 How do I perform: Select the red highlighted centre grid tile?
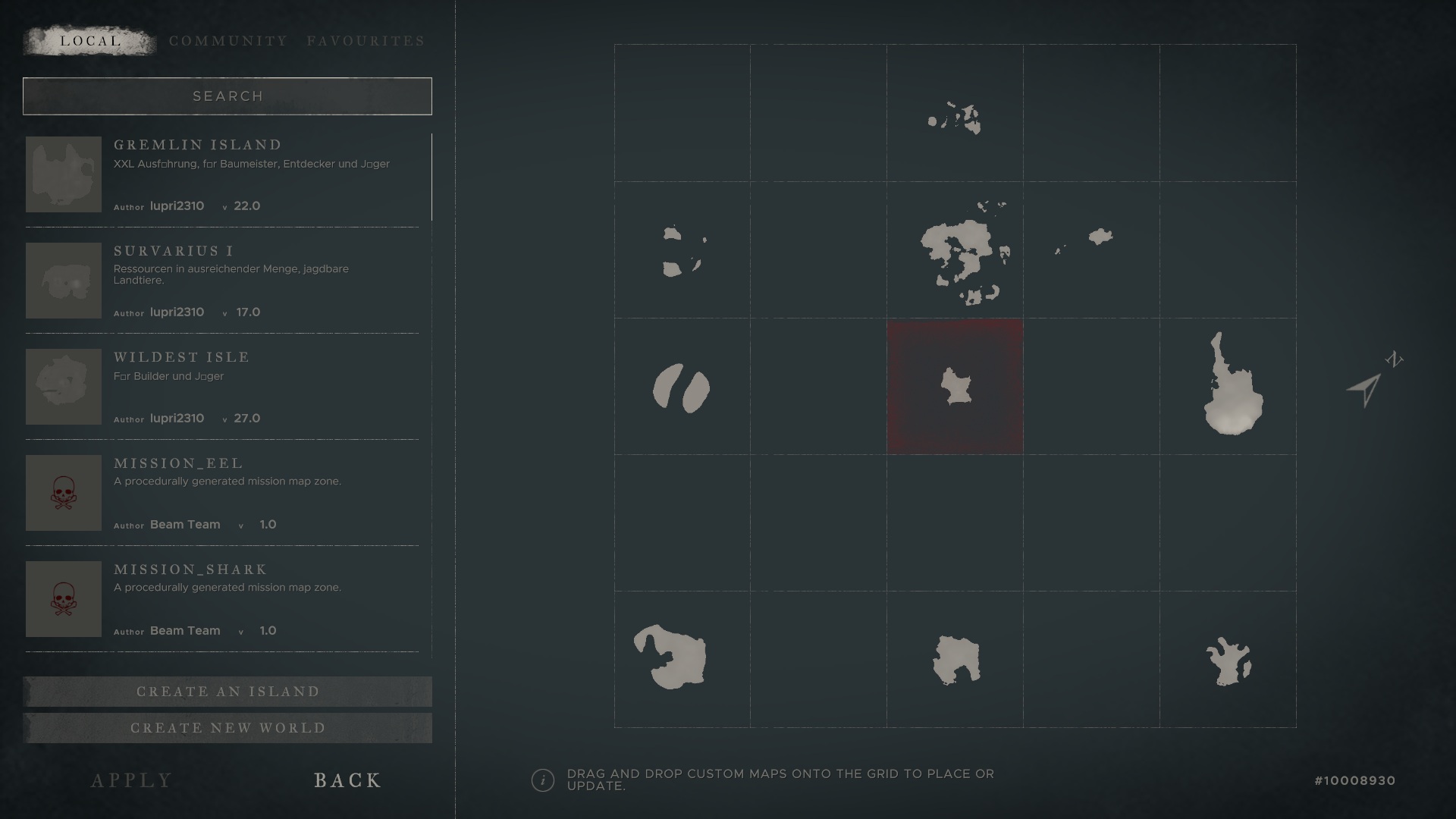[x=955, y=387]
